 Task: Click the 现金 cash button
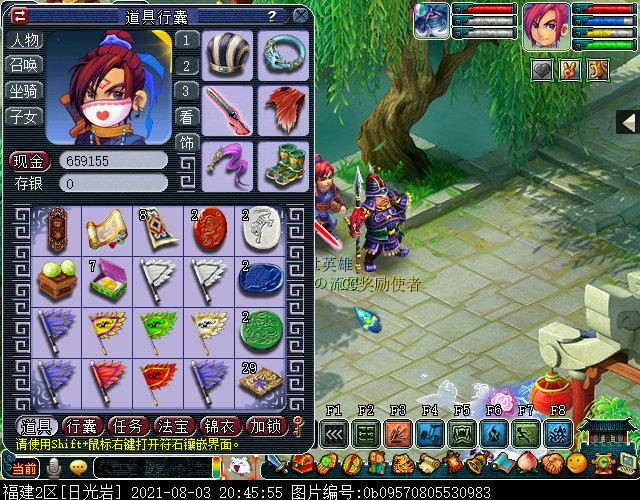pyautogui.click(x=30, y=160)
